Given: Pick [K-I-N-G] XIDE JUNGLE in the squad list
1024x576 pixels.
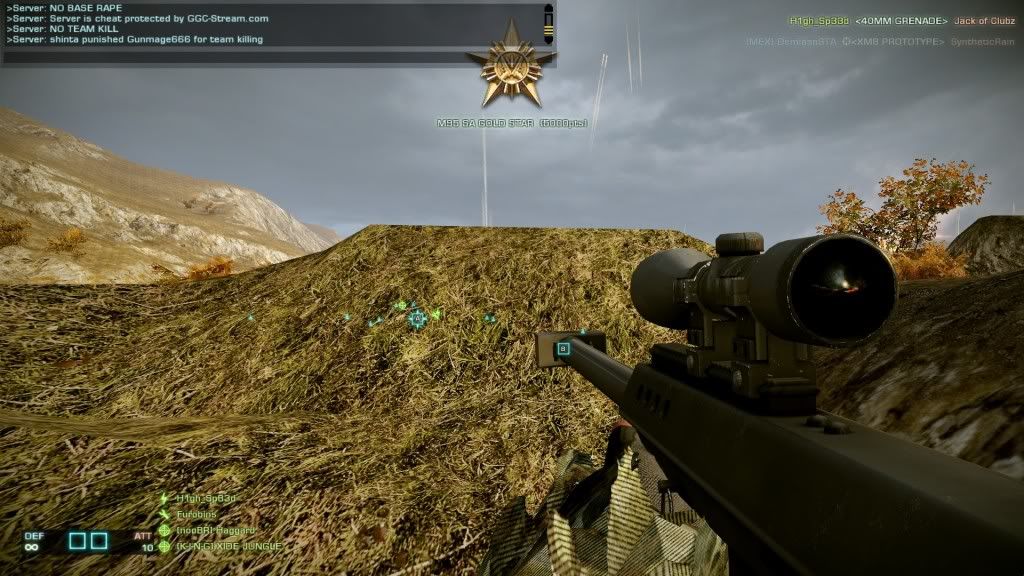Looking at the screenshot, I should point(227,547).
